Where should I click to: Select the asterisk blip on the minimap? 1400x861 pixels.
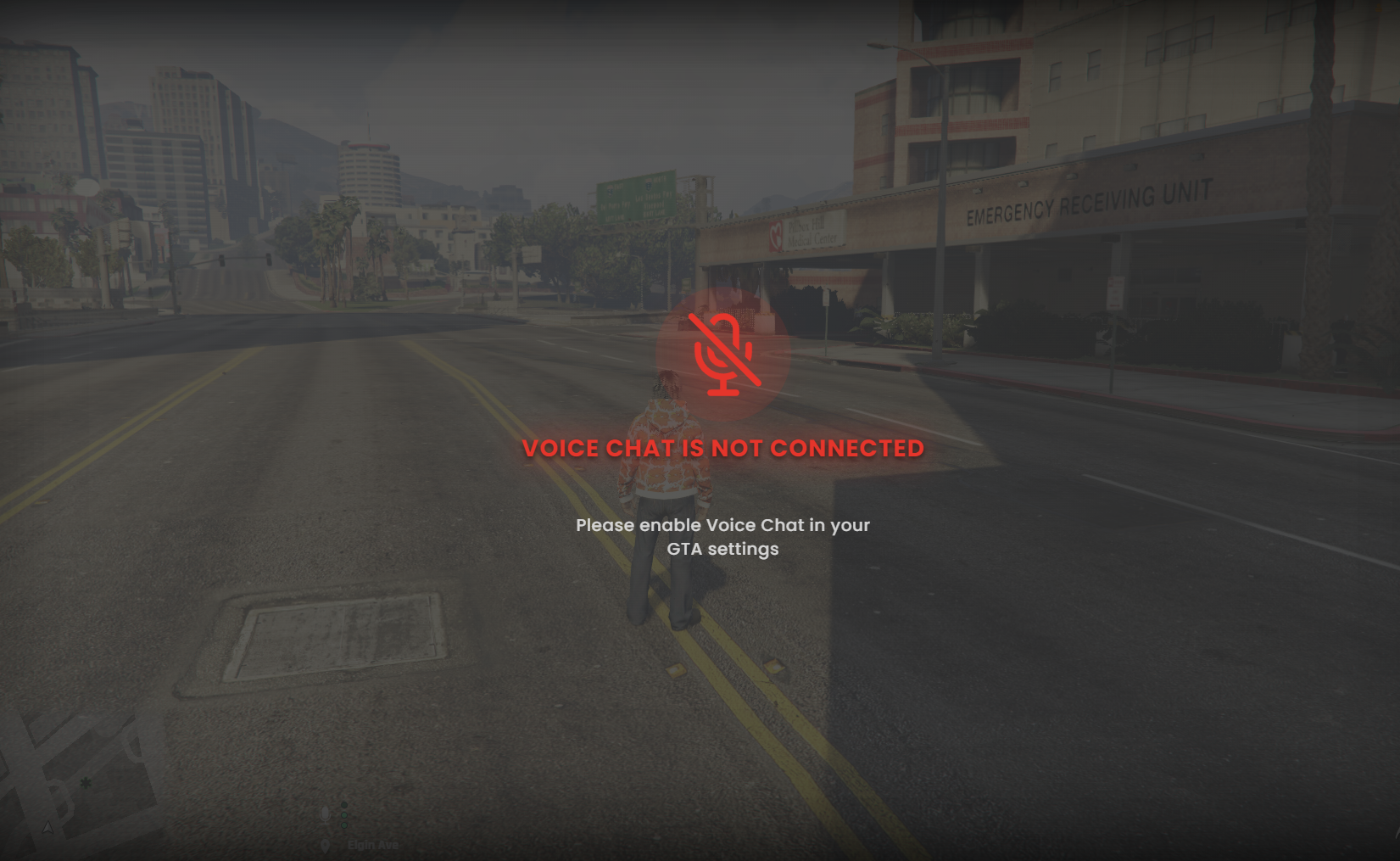86,783
